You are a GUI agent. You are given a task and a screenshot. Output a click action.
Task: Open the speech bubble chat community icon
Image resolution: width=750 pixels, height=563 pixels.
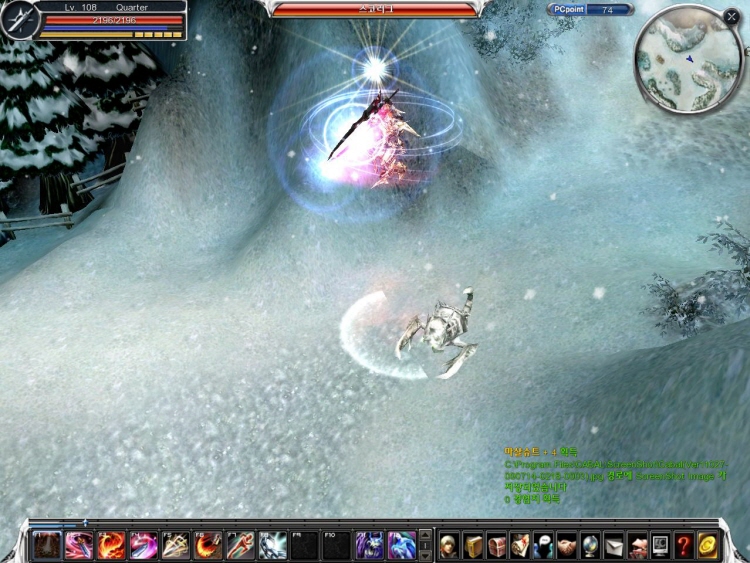[x=544, y=545]
